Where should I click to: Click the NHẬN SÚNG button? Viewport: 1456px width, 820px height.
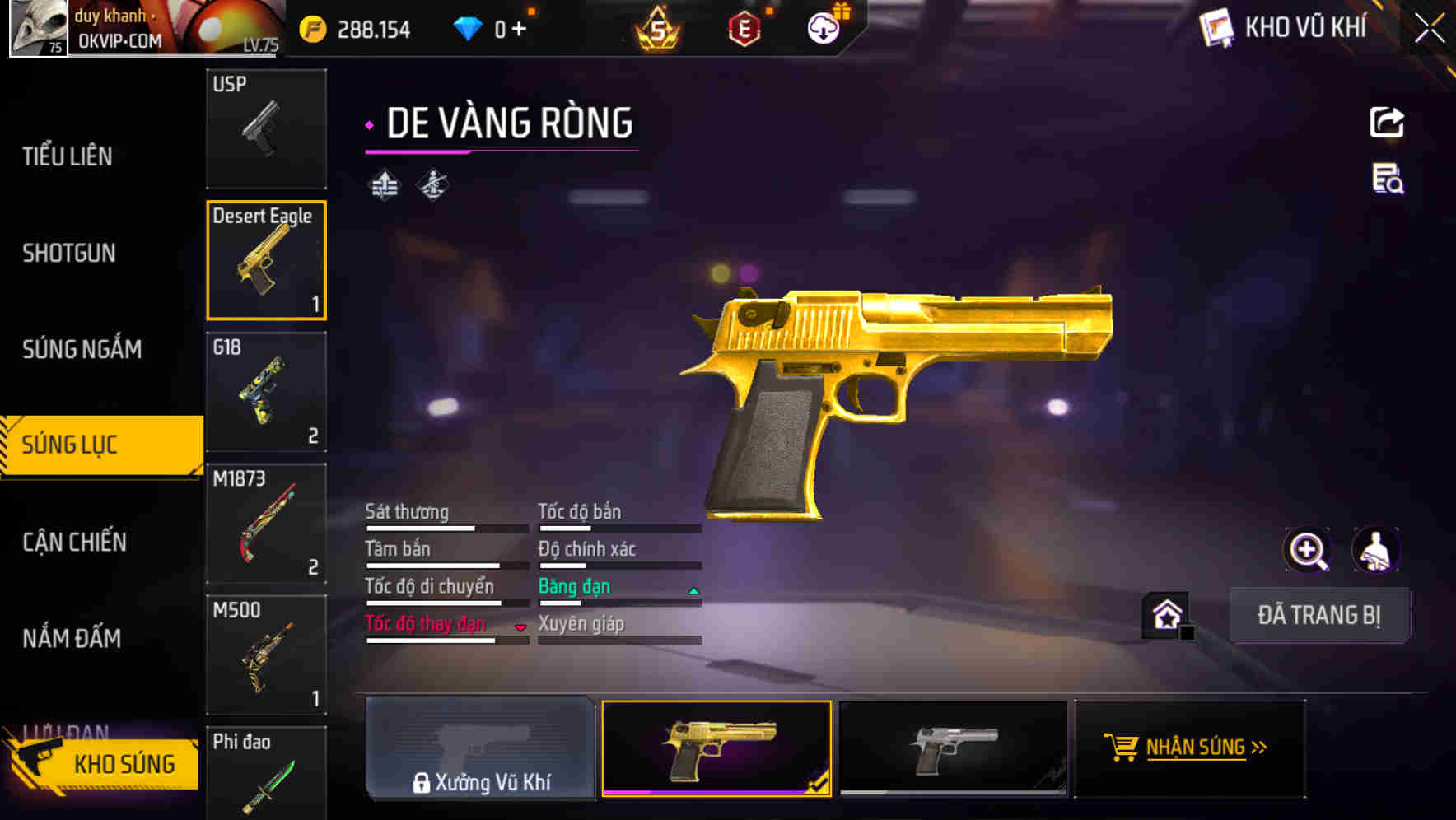[1189, 748]
